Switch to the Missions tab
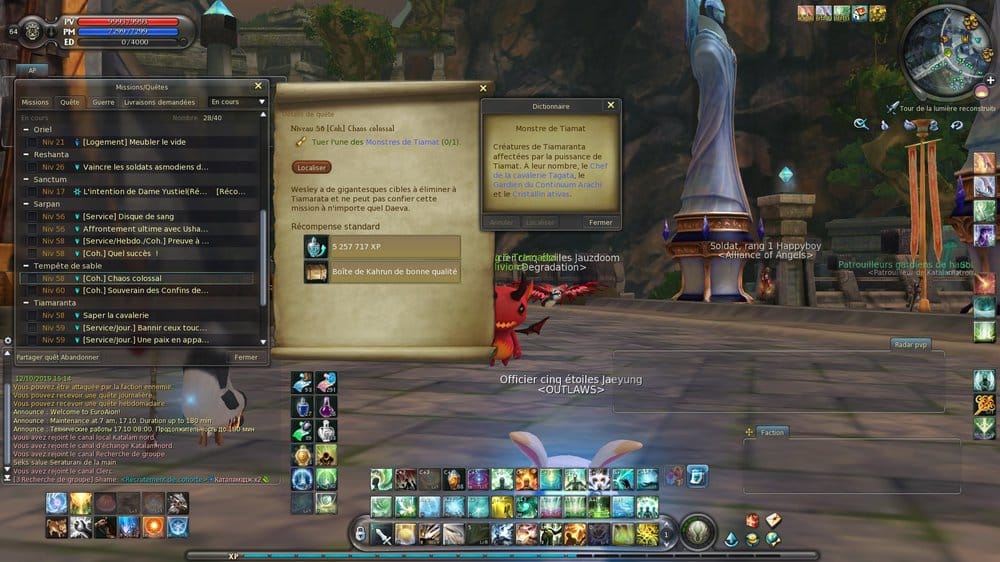 tap(35, 102)
